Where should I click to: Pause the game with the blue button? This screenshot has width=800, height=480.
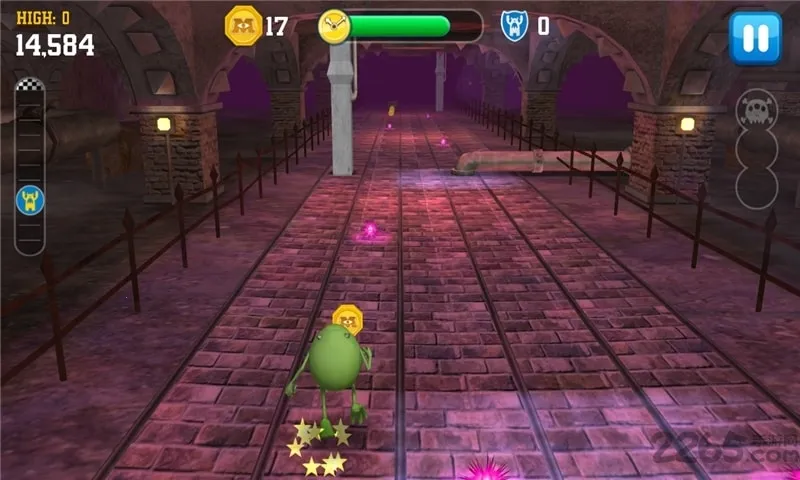tap(755, 38)
